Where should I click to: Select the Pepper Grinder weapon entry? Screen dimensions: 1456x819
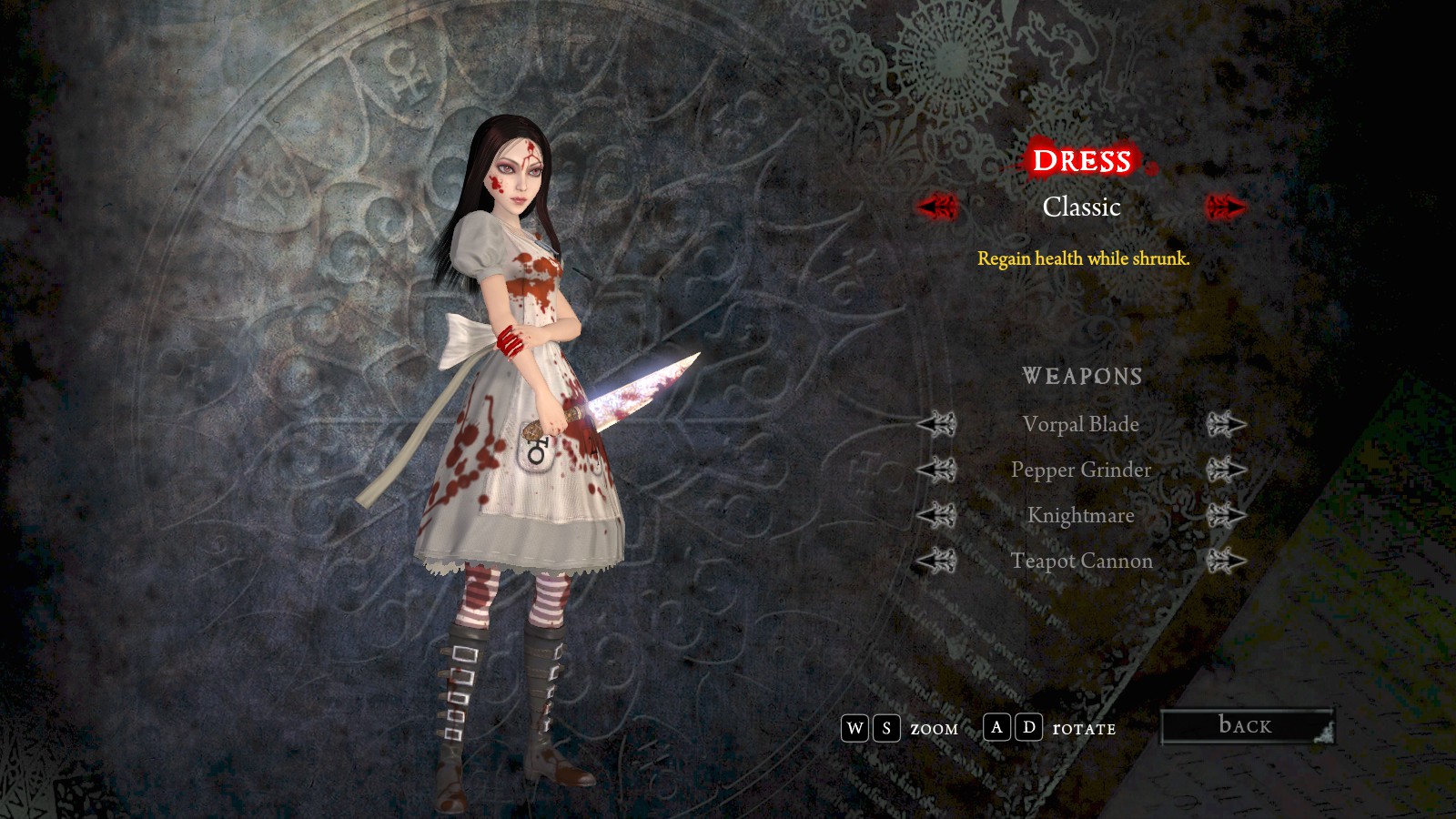click(1080, 470)
